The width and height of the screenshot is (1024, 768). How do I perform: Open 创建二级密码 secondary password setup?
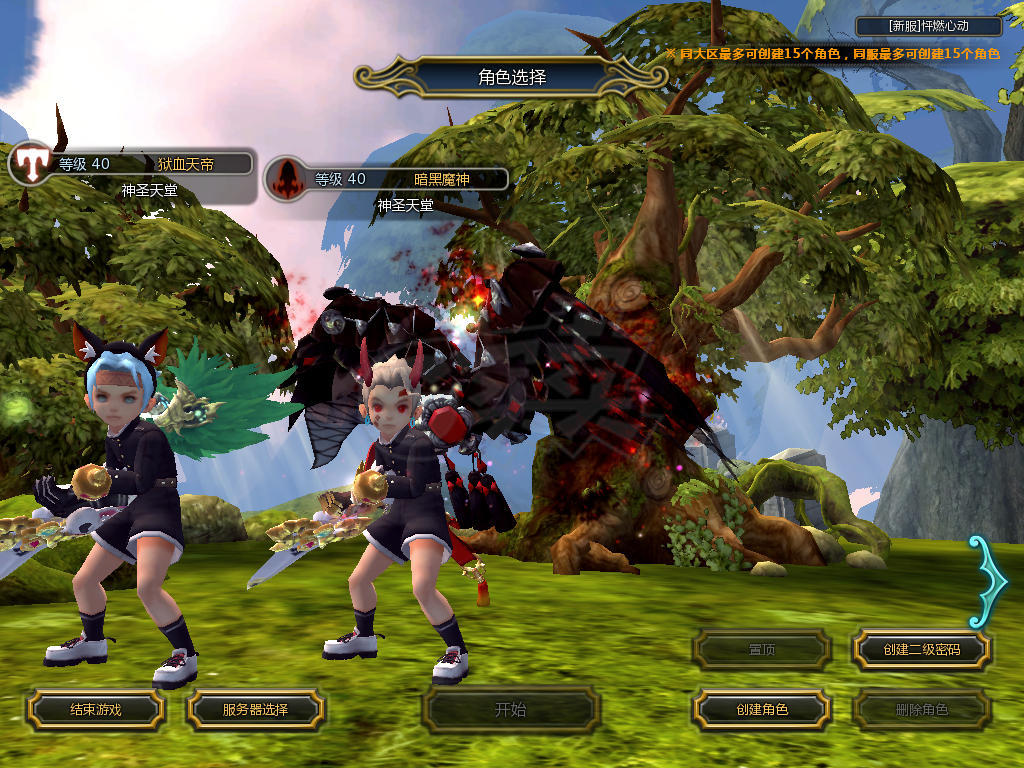pyautogui.click(x=921, y=650)
